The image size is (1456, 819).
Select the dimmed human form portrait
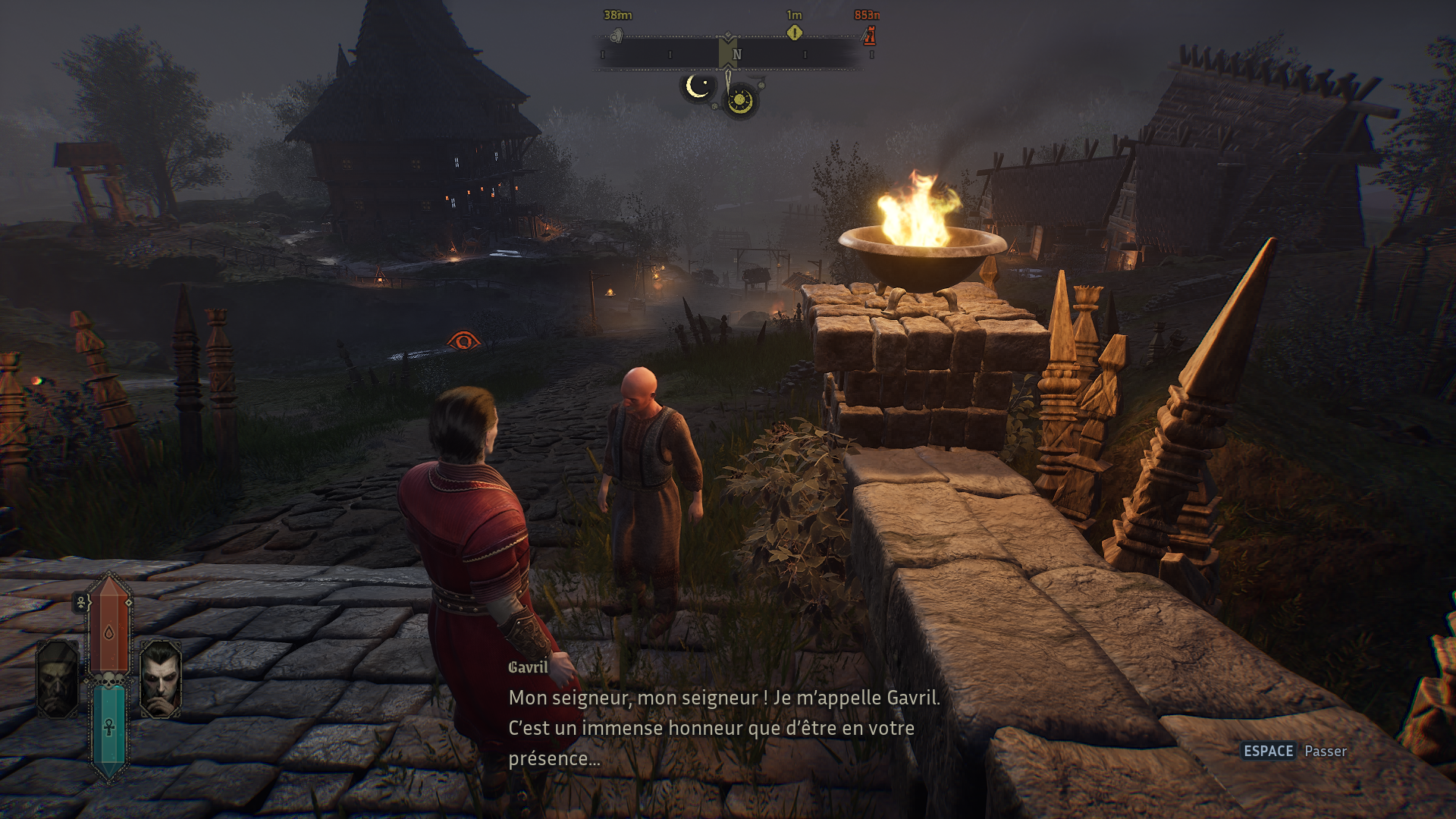click(58, 679)
